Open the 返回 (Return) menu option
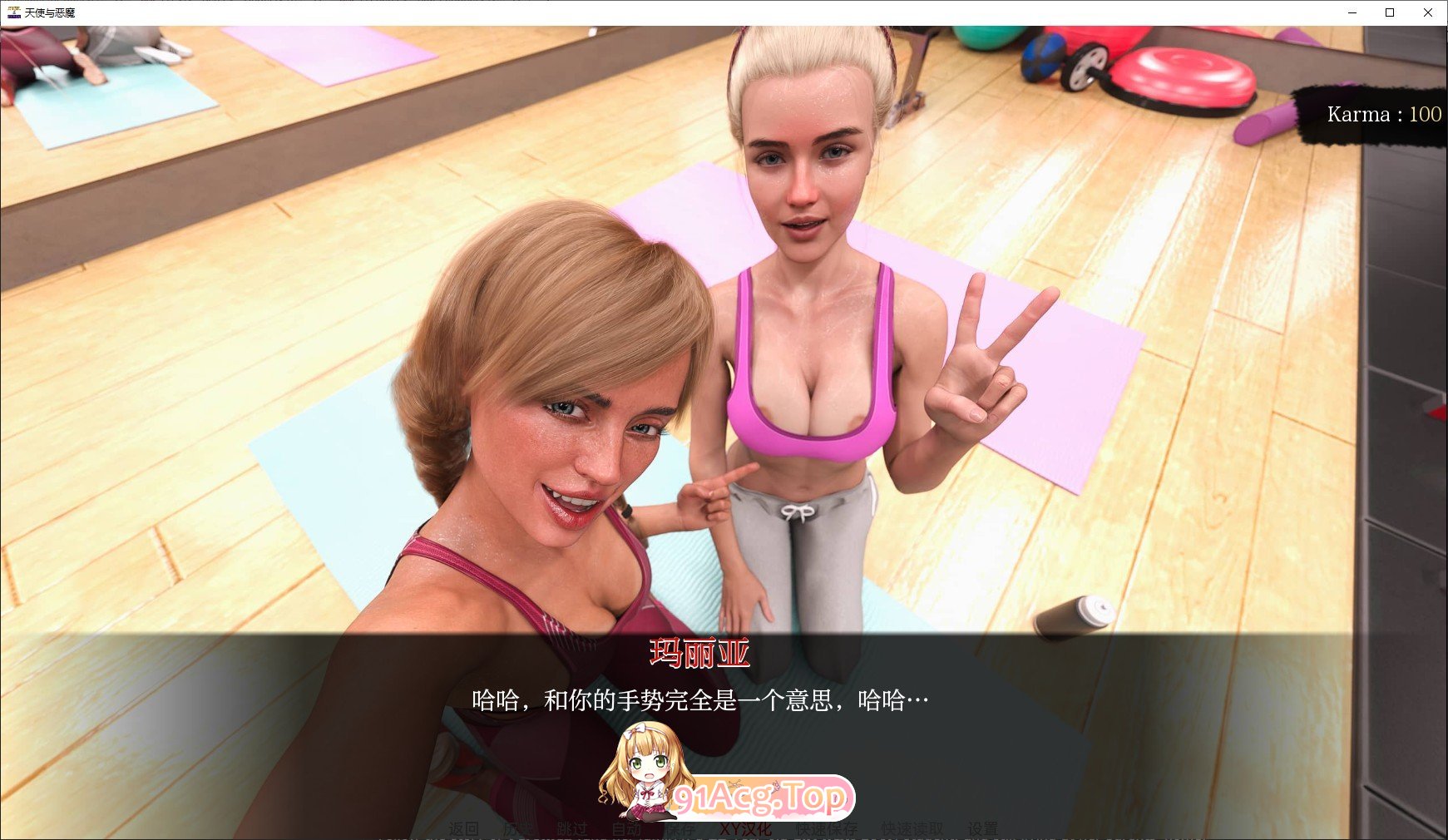The width and height of the screenshot is (1448, 840). [x=464, y=828]
